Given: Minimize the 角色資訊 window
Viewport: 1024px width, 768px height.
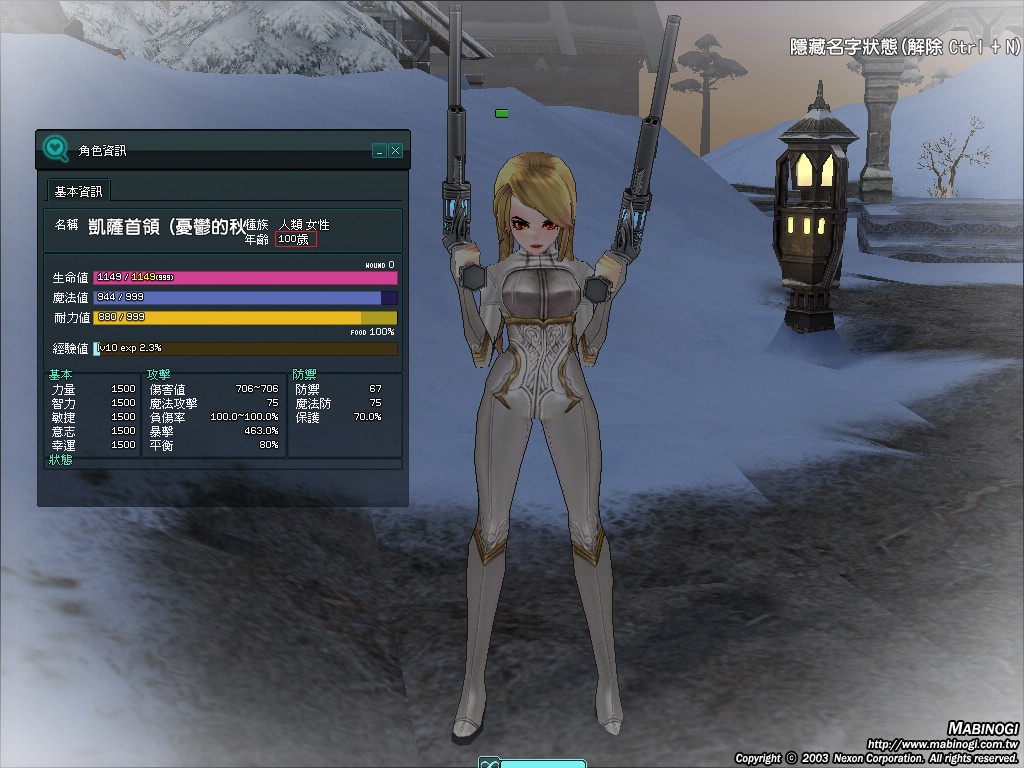Looking at the screenshot, I should click(x=379, y=151).
